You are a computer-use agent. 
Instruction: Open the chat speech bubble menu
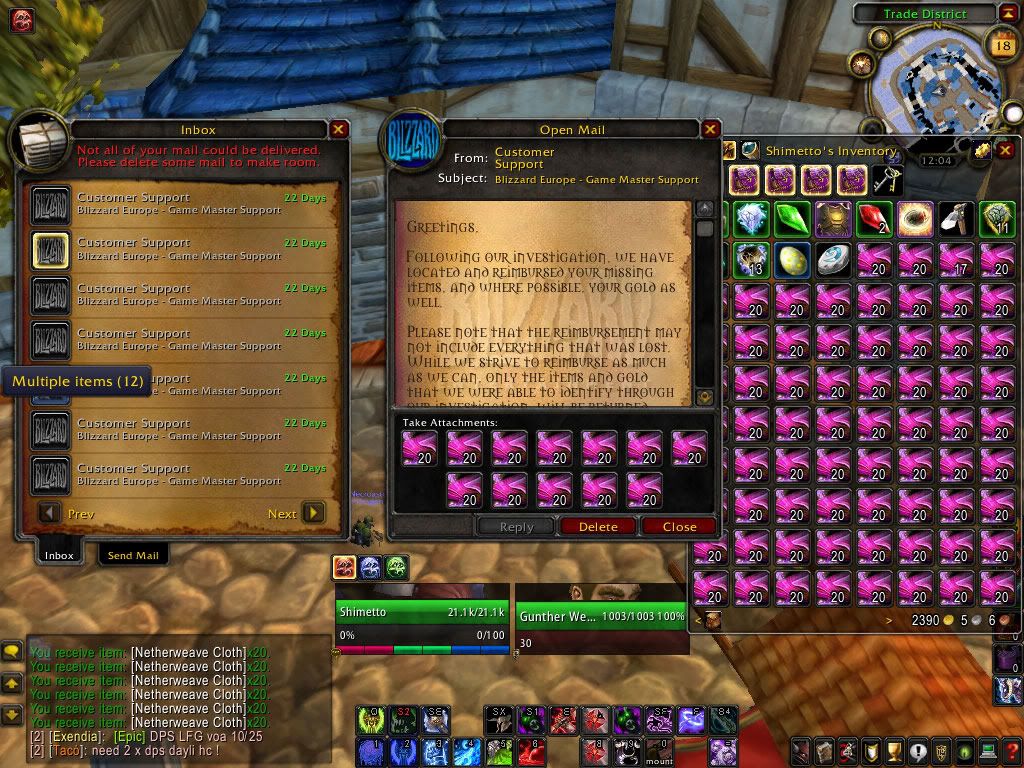12,652
